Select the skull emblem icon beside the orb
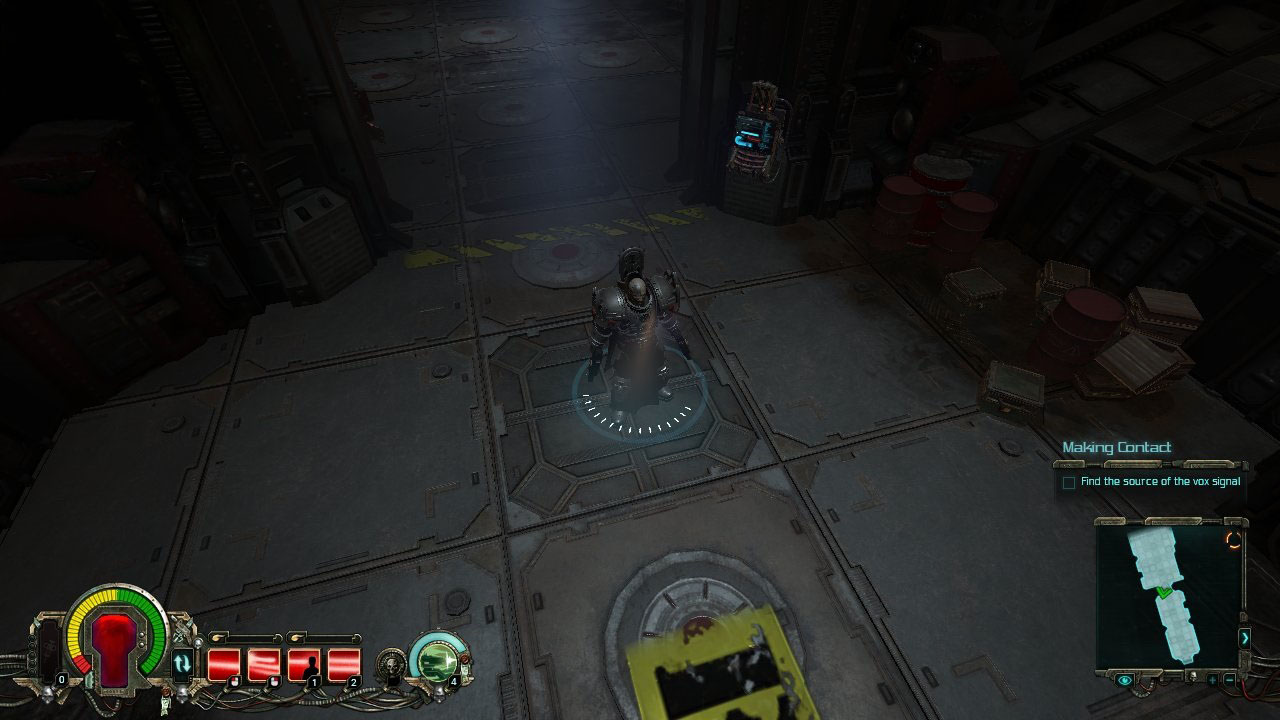This screenshot has width=1280, height=720. (x=391, y=664)
